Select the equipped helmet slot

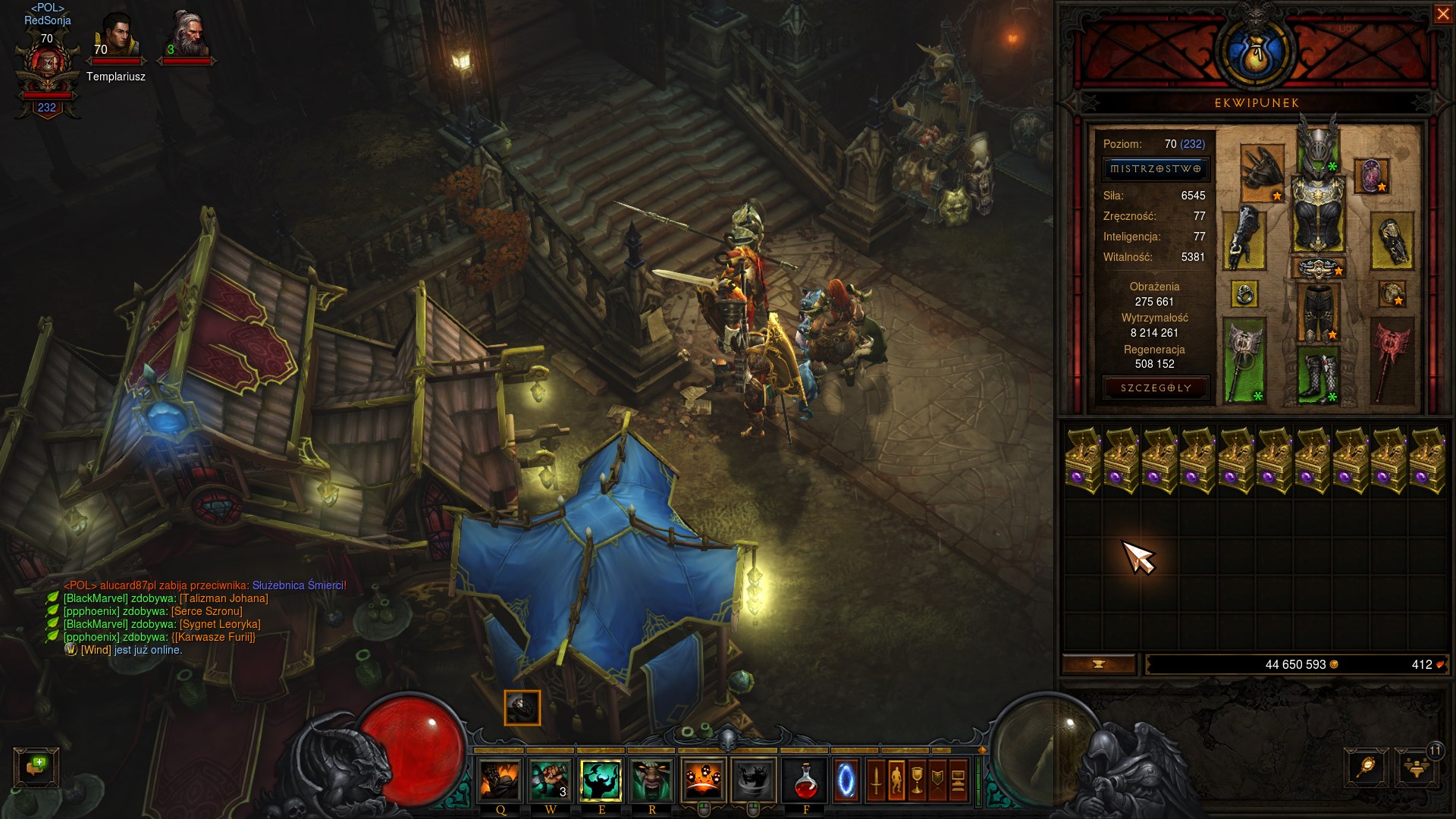tap(1318, 144)
